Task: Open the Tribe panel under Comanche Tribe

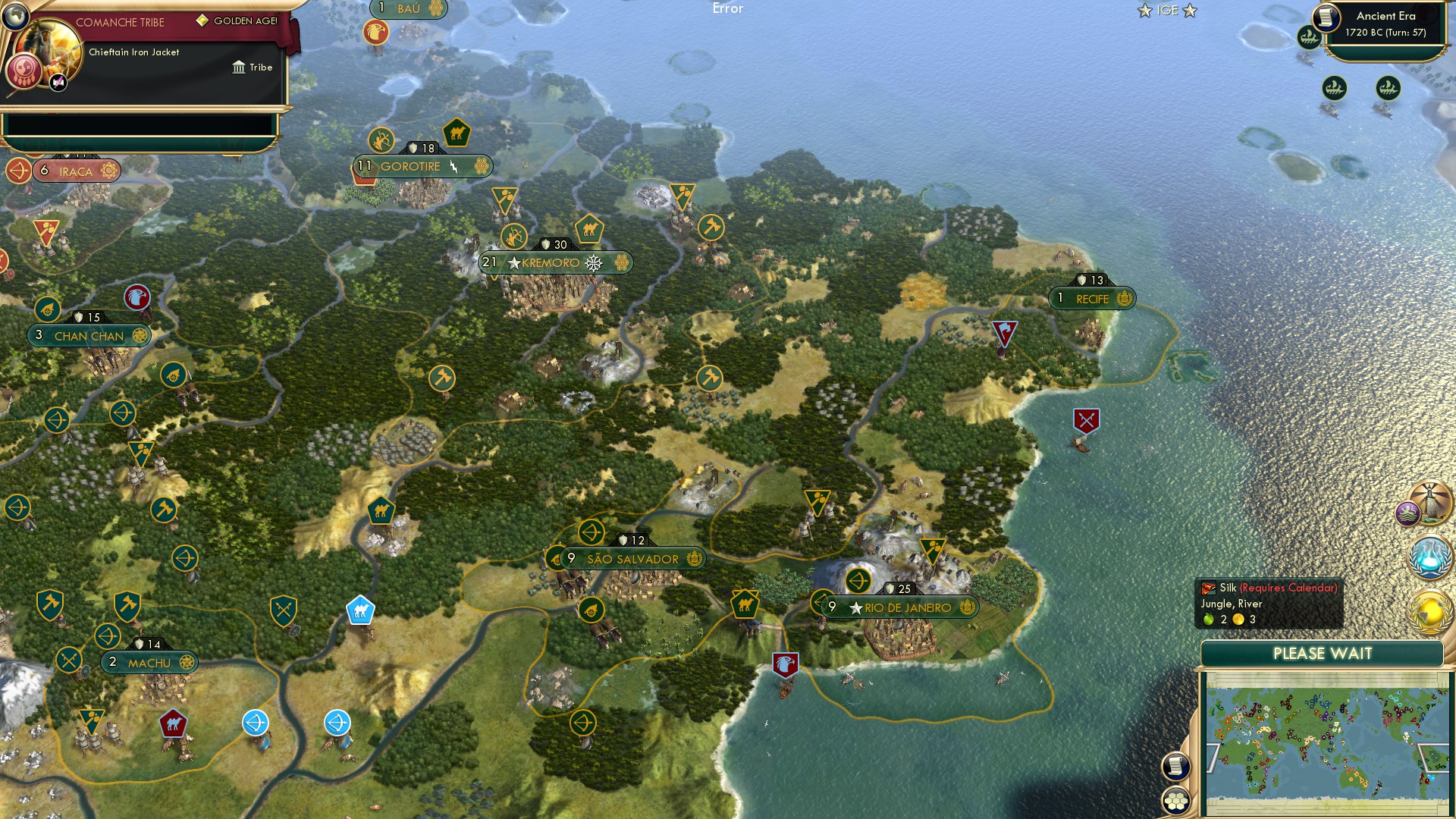Action: click(x=252, y=67)
